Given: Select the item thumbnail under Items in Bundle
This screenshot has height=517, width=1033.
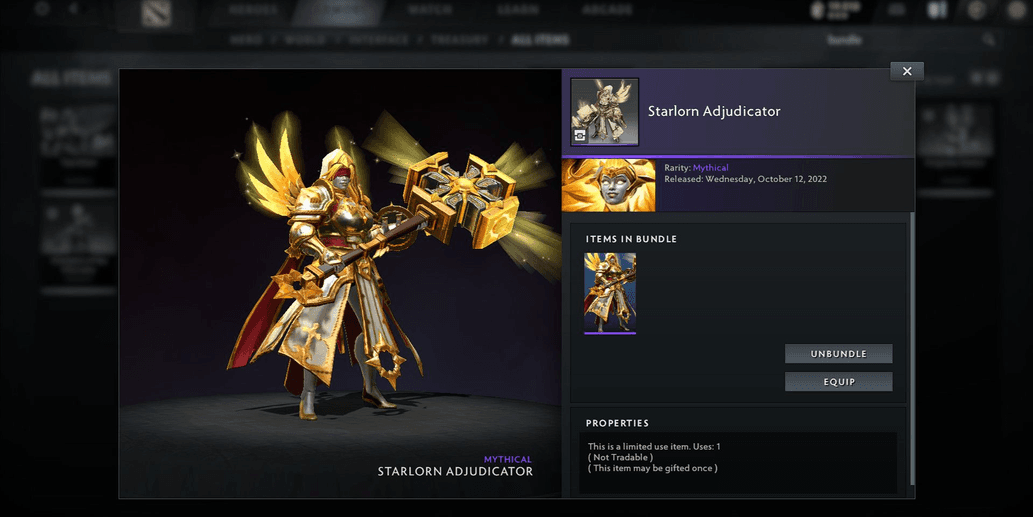Looking at the screenshot, I should (610, 292).
